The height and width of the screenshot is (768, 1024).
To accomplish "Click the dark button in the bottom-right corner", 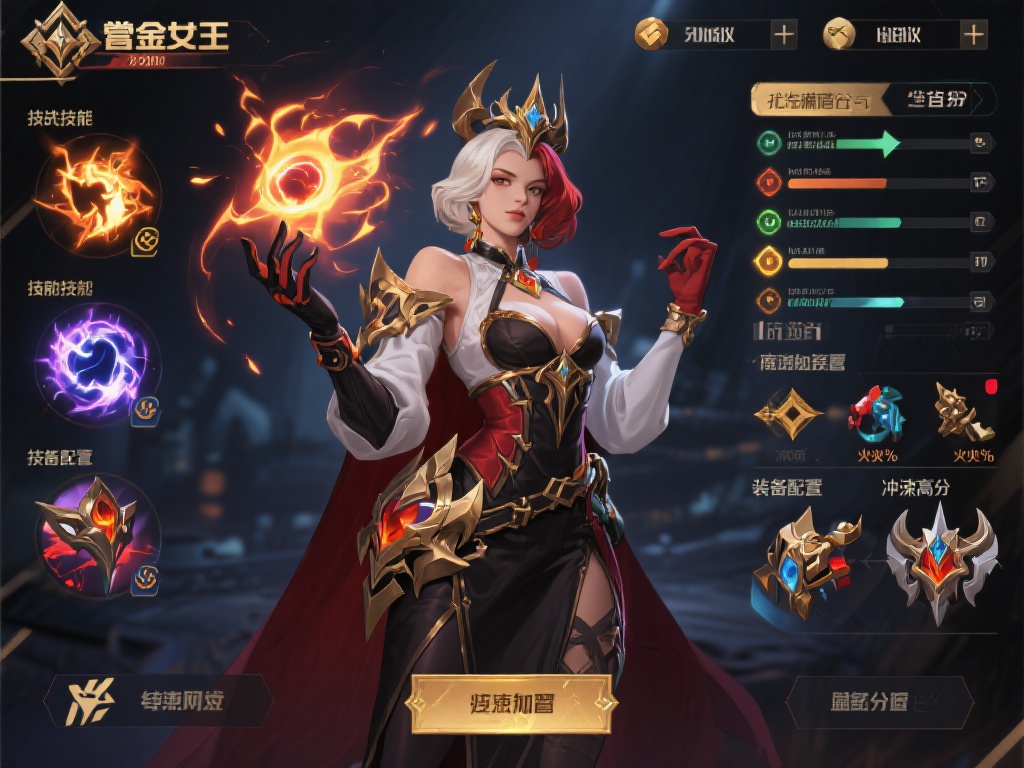I will pos(880,701).
